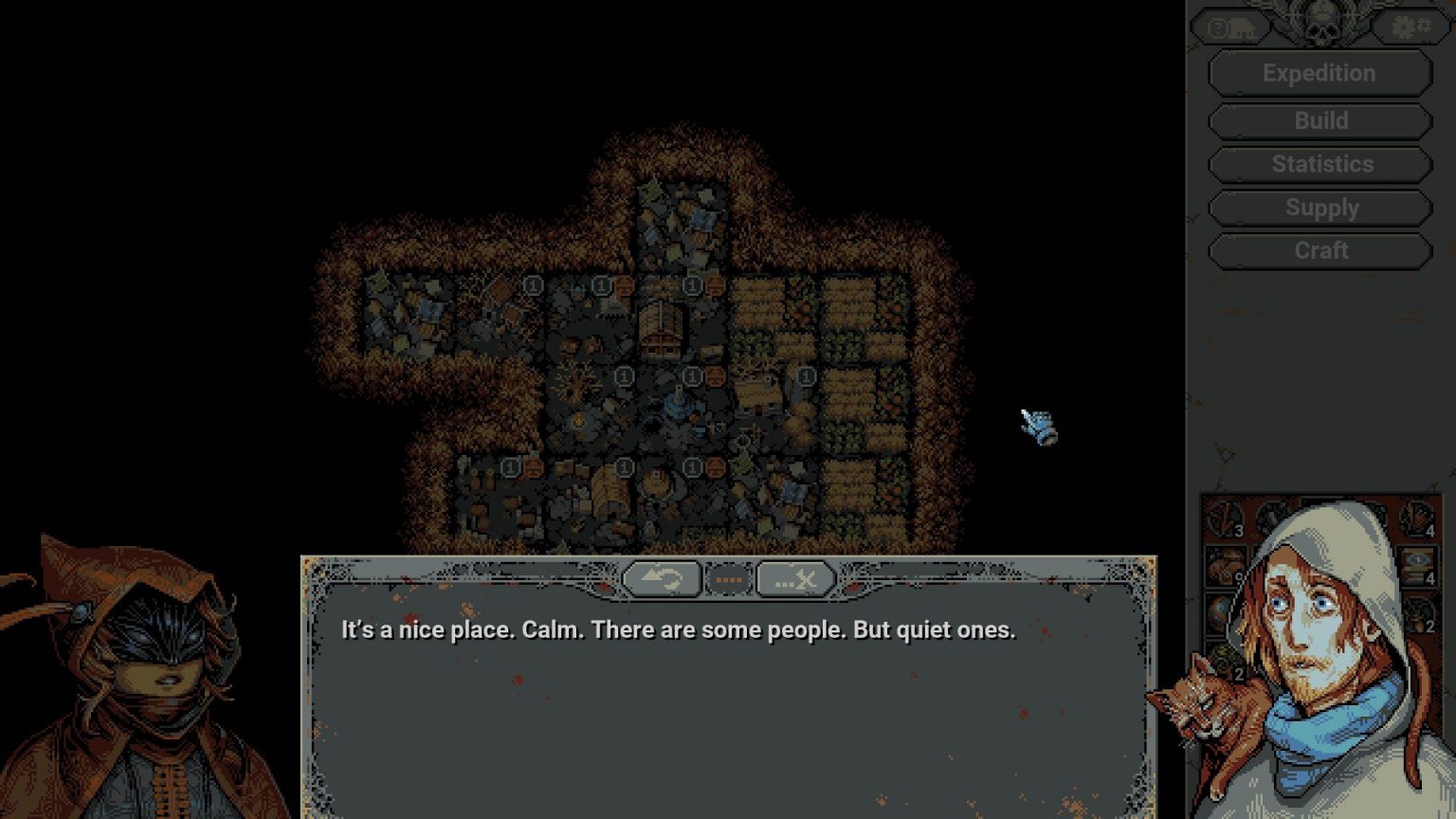Go back with the dialogue return arrow
1456x819 pixels.
tap(661, 579)
